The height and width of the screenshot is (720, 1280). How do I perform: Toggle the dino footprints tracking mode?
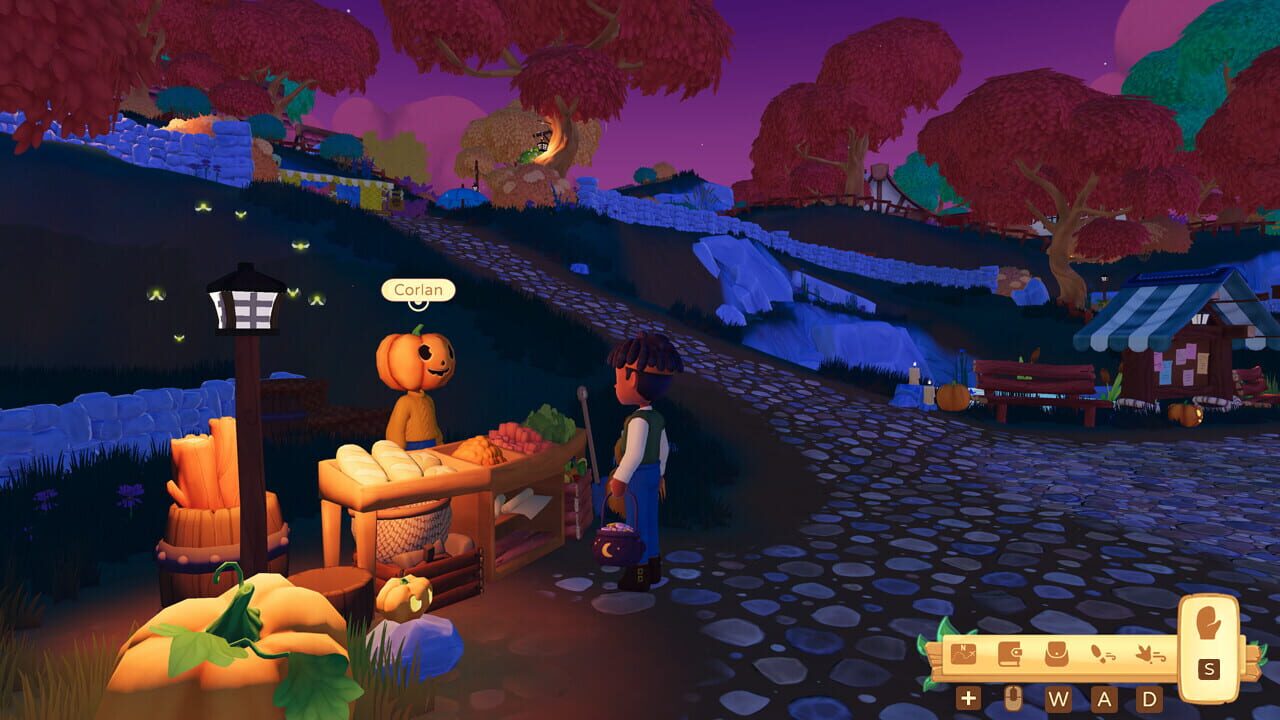1150,653
